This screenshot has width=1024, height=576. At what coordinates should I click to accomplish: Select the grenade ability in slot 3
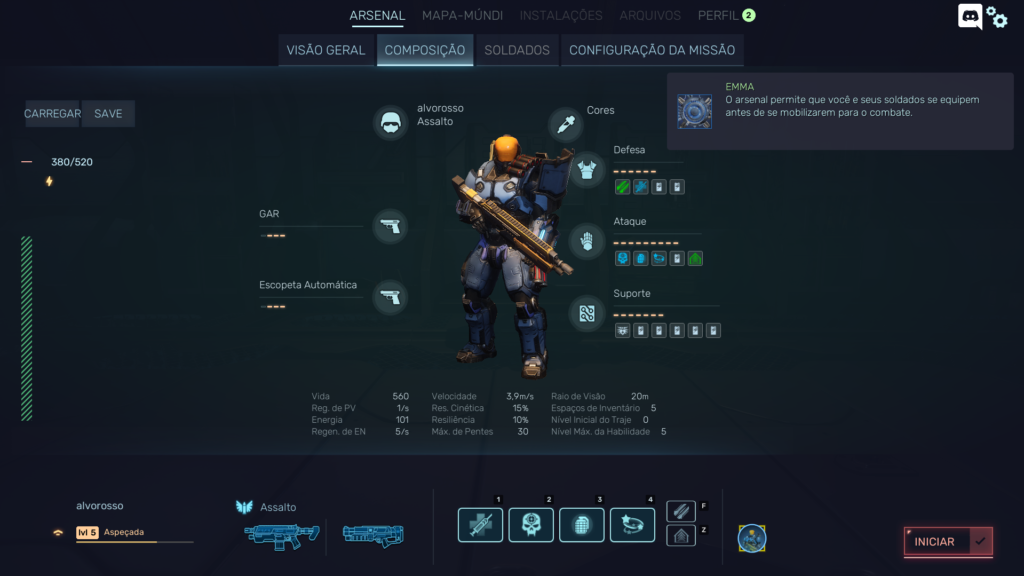[x=582, y=525]
